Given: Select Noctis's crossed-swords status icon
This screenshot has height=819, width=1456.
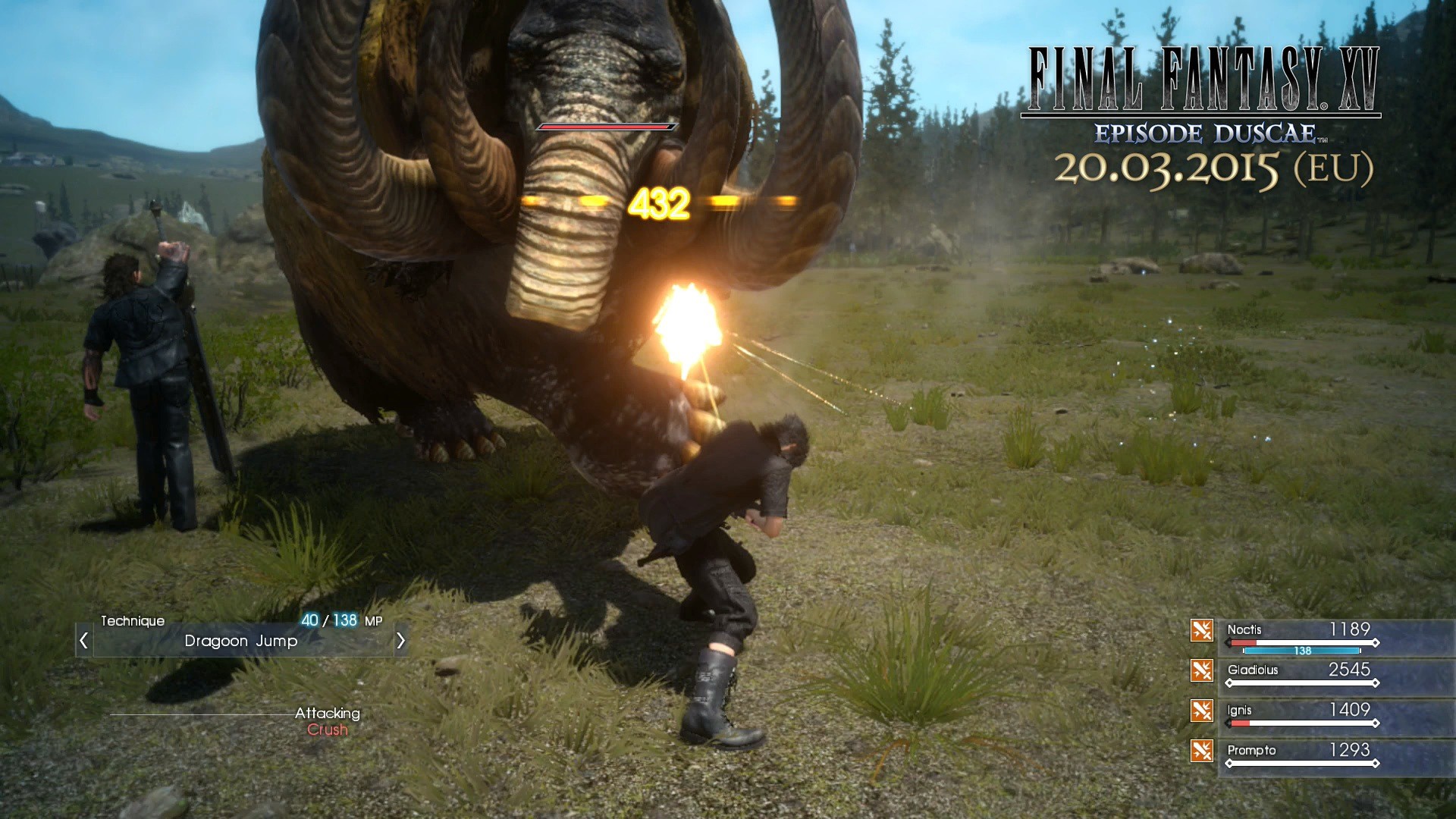Looking at the screenshot, I should coord(1203,631).
